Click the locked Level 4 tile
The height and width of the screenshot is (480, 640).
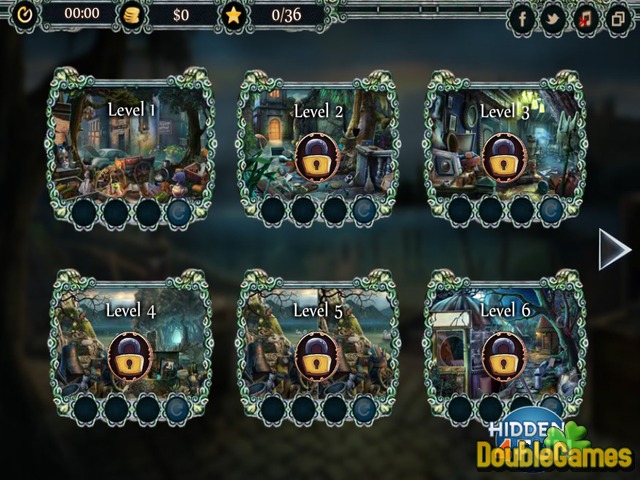click(x=131, y=350)
